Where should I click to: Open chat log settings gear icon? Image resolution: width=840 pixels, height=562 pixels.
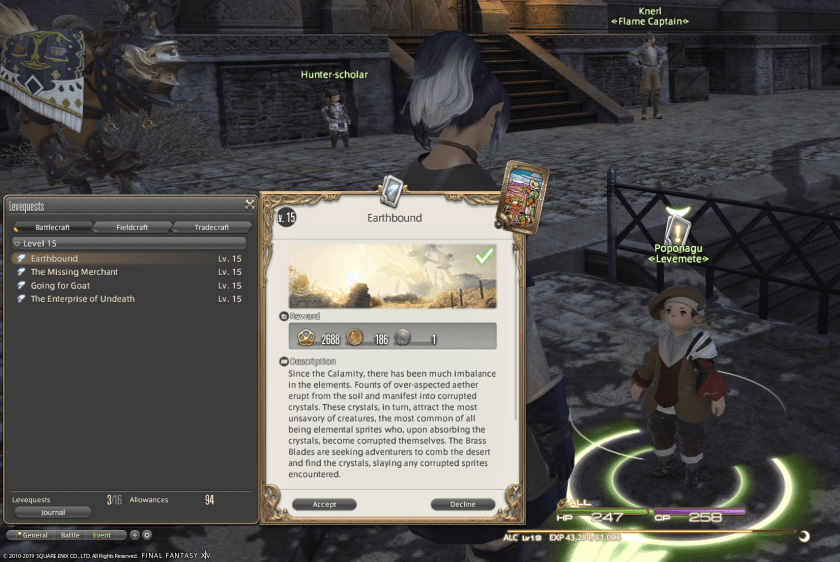point(147,535)
